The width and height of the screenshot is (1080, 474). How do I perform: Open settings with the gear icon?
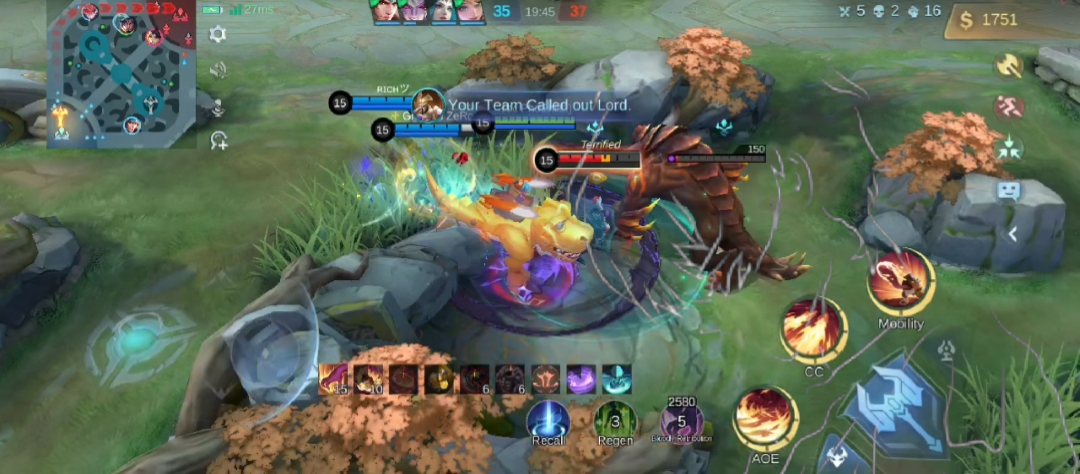click(x=218, y=35)
